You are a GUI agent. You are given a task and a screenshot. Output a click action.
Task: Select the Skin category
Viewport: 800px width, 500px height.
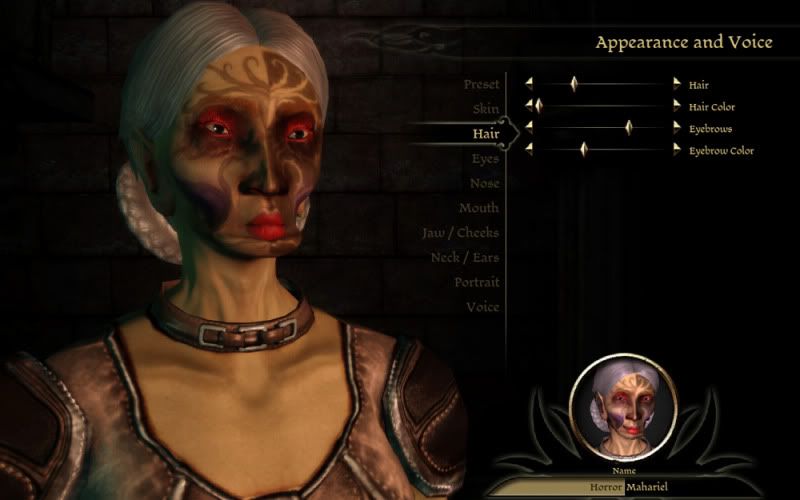[x=486, y=108]
